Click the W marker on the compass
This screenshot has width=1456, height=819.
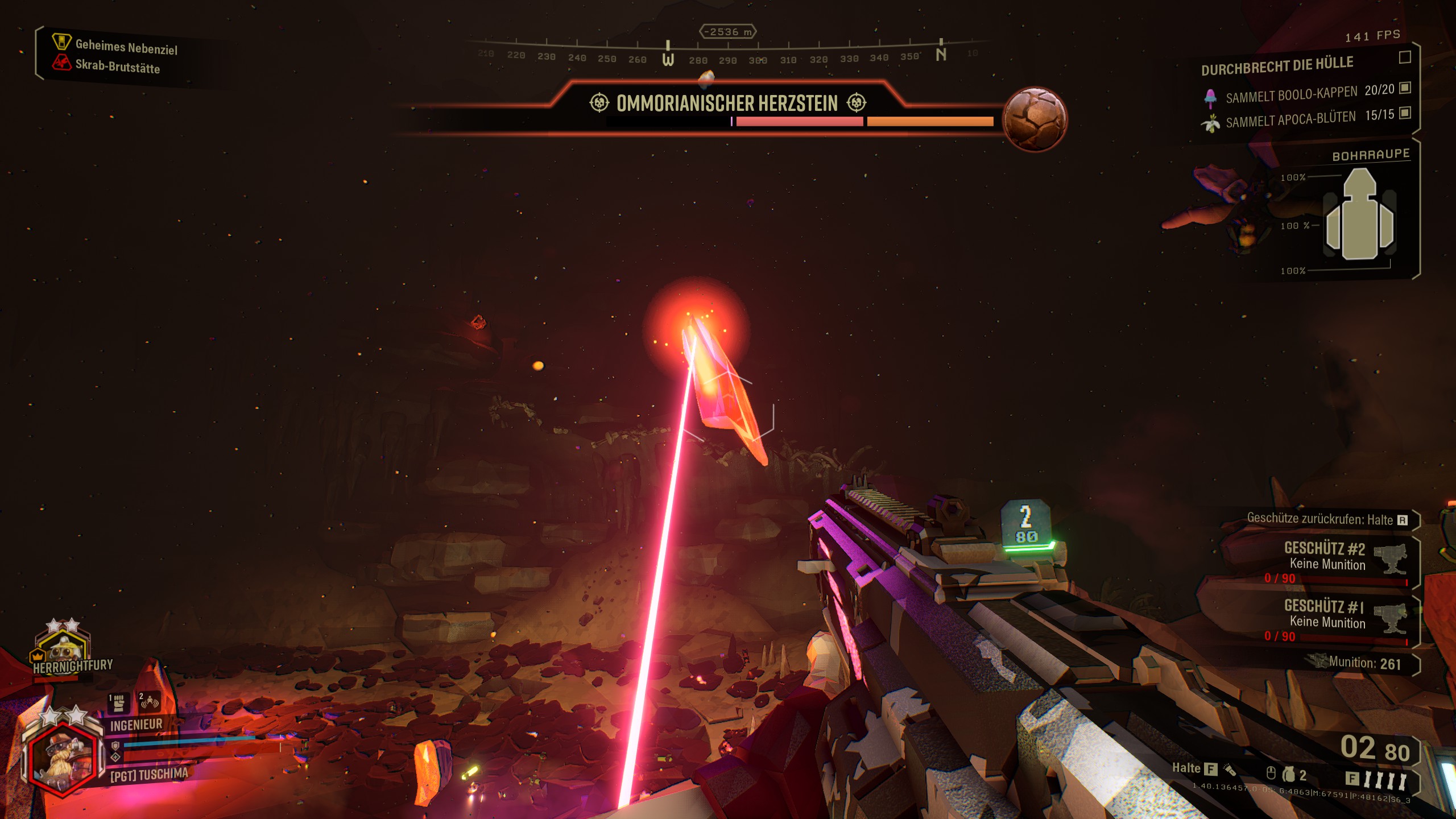click(x=668, y=59)
